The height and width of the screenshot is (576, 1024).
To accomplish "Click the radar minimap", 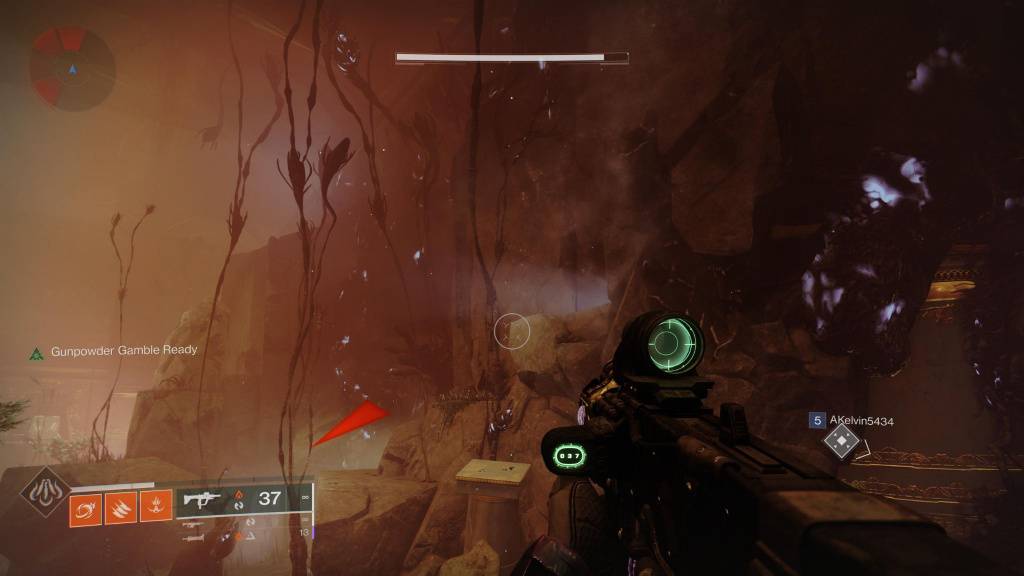I will (72, 68).
